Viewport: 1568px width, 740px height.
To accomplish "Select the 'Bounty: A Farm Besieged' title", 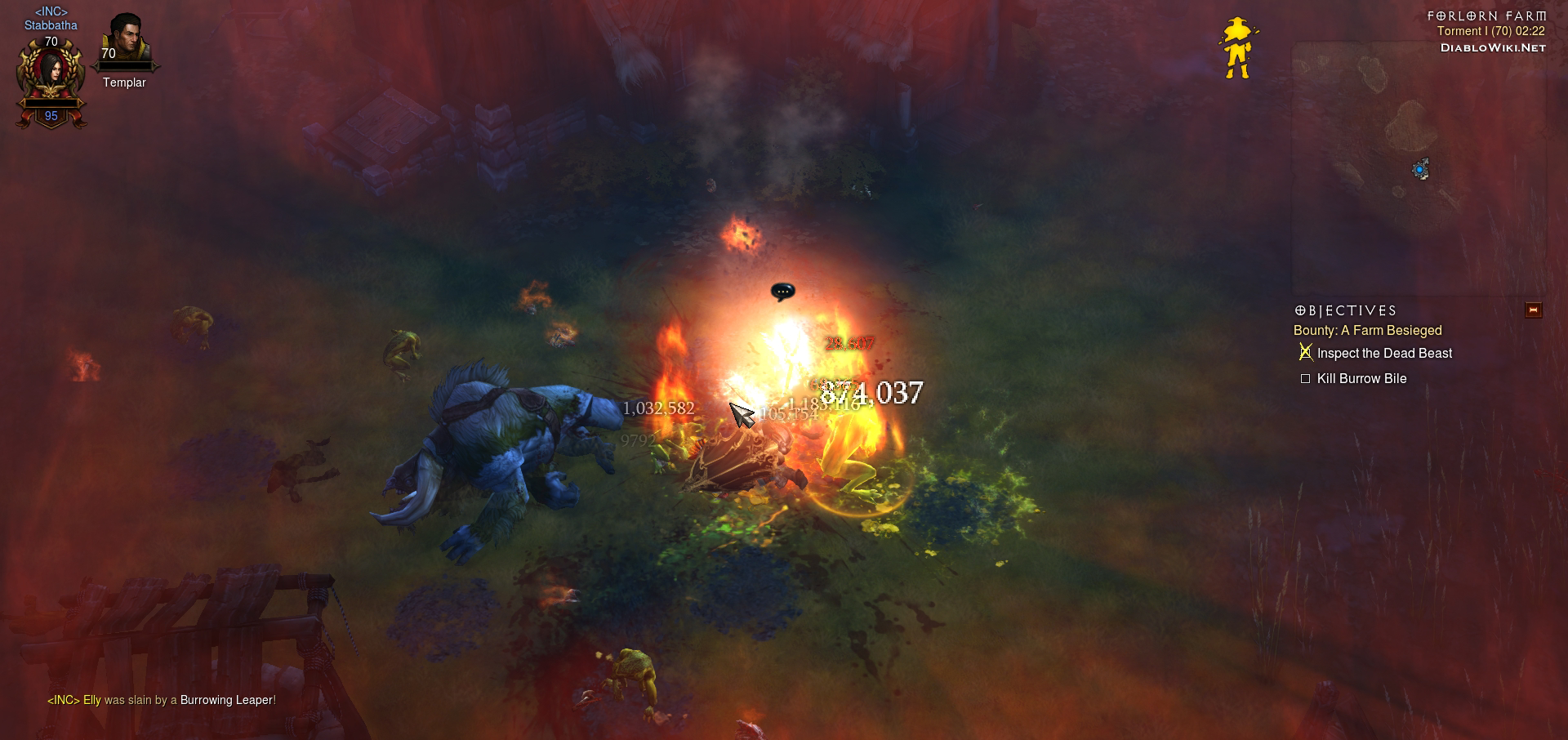I will 1367,331.
